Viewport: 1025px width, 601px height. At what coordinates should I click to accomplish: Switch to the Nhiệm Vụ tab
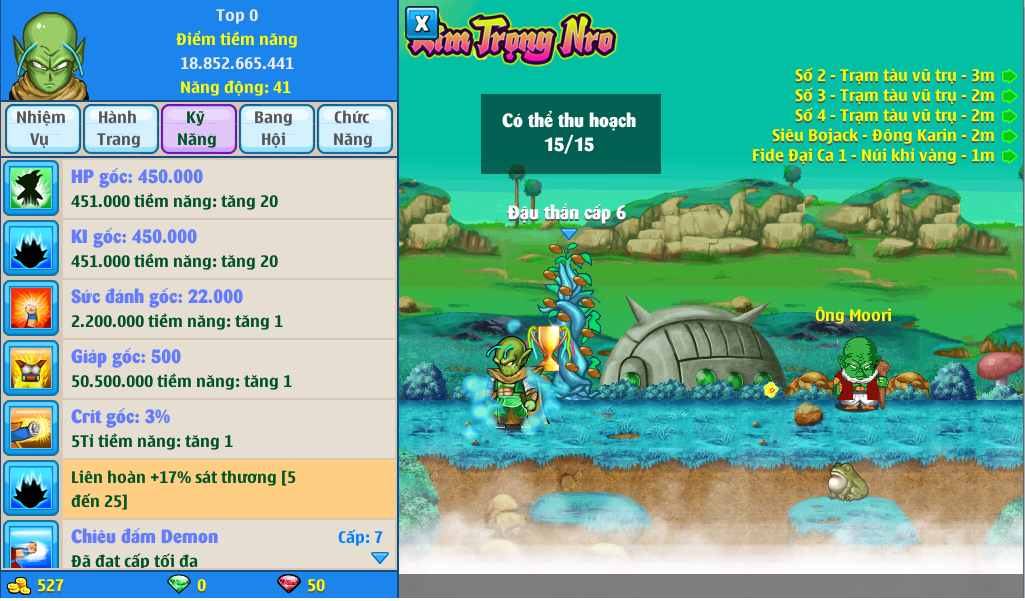tap(41, 129)
